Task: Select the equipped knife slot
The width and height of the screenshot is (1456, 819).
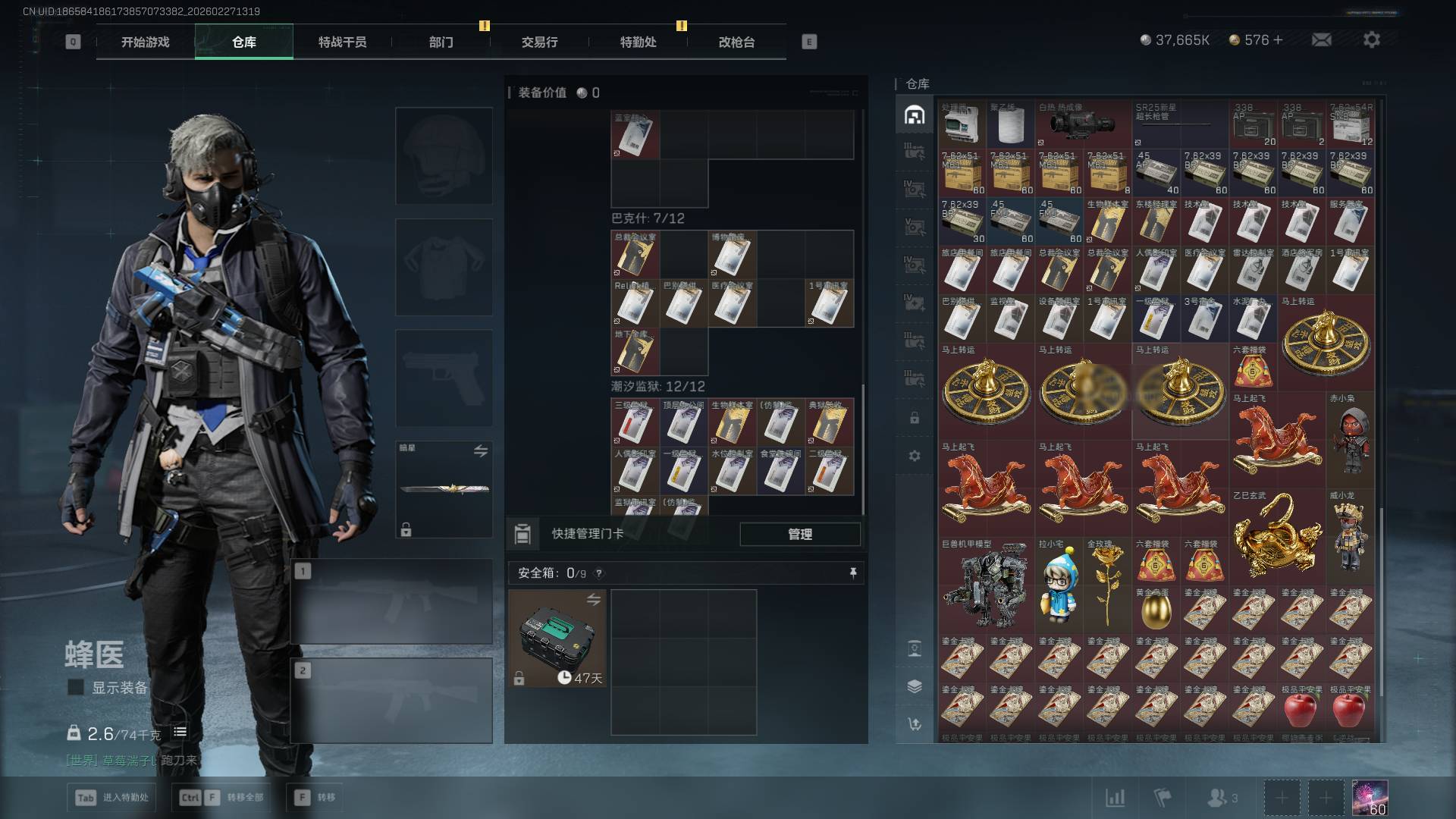Action: pos(444,489)
